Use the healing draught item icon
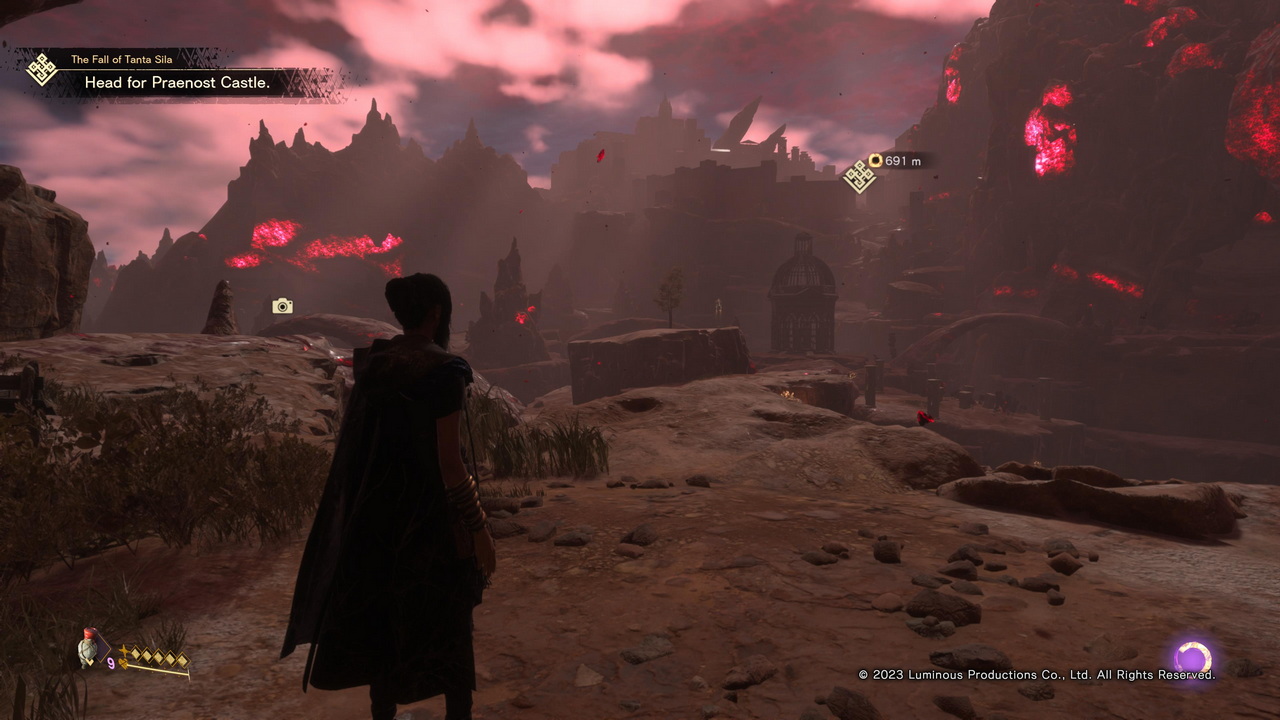This screenshot has width=1280, height=720. 90,649
